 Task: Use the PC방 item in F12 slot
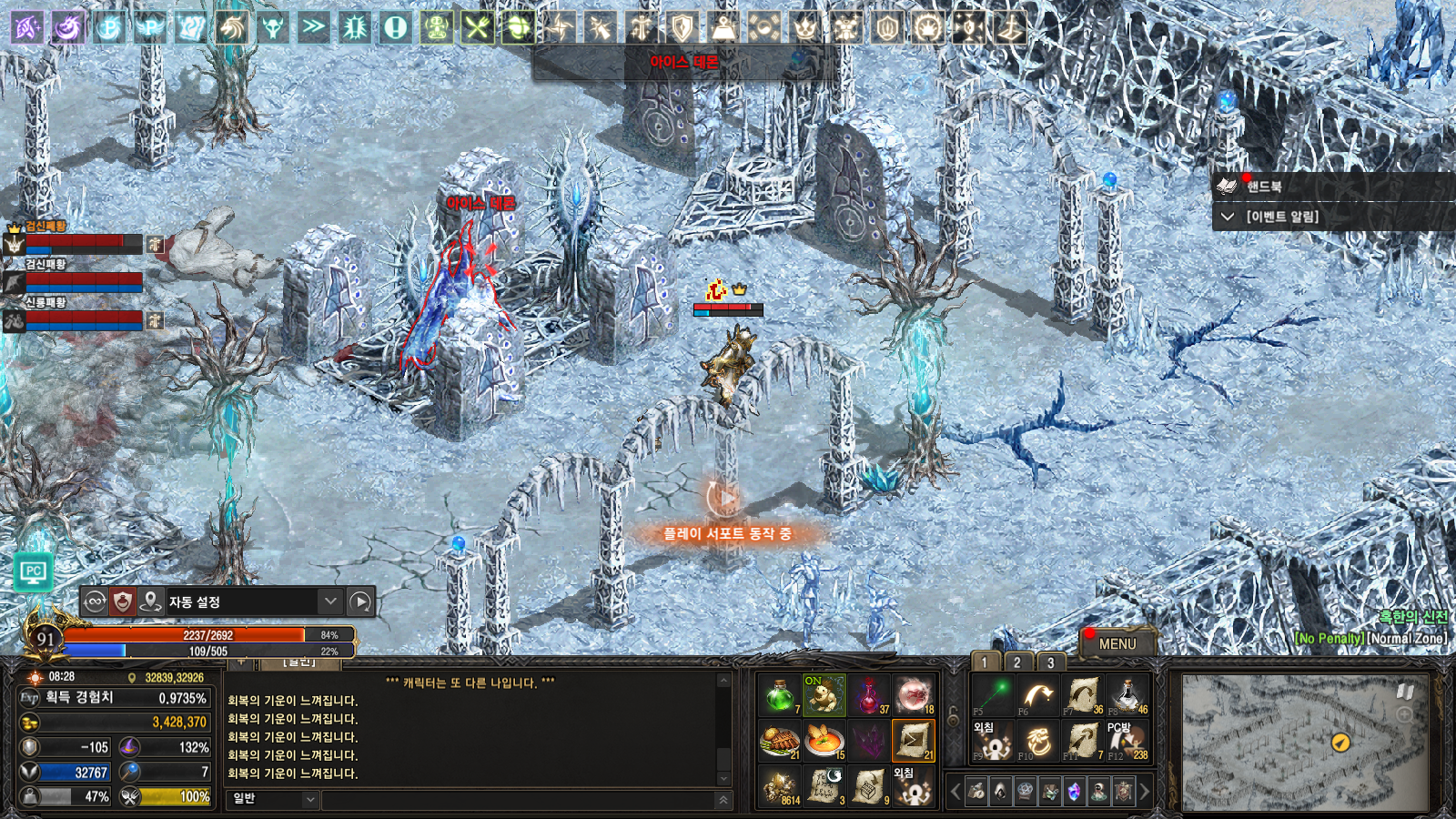(1127, 742)
